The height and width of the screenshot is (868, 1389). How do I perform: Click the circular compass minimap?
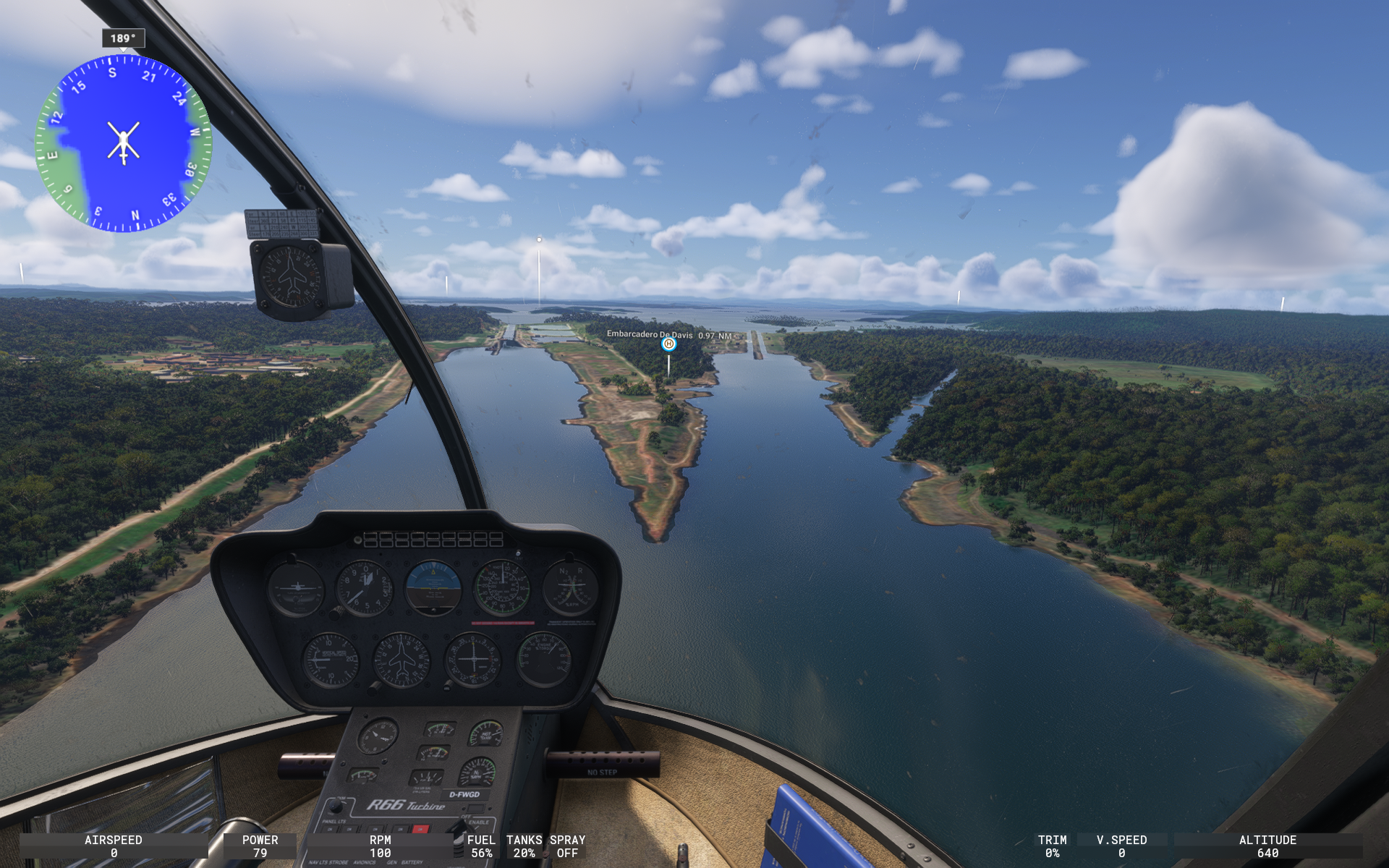tap(124, 143)
